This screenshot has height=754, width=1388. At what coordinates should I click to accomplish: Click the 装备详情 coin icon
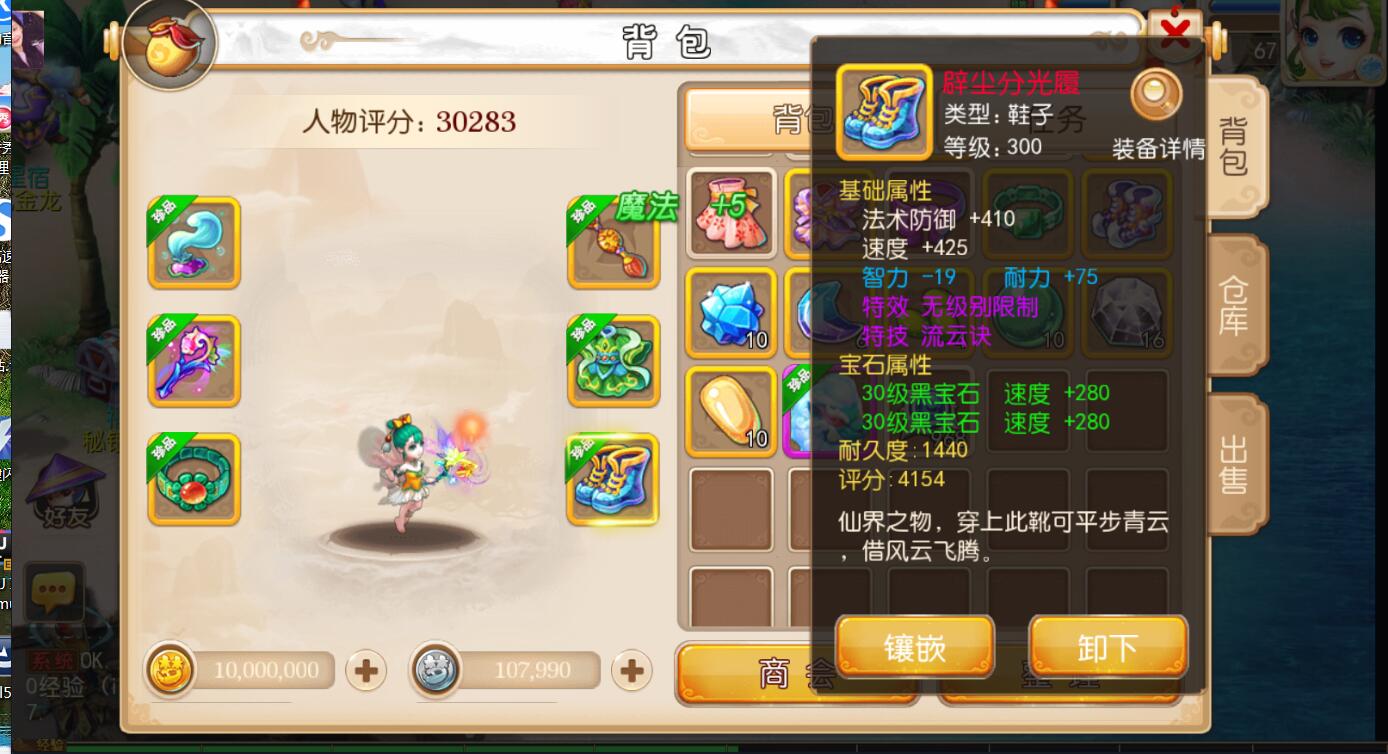point(1157,93)
